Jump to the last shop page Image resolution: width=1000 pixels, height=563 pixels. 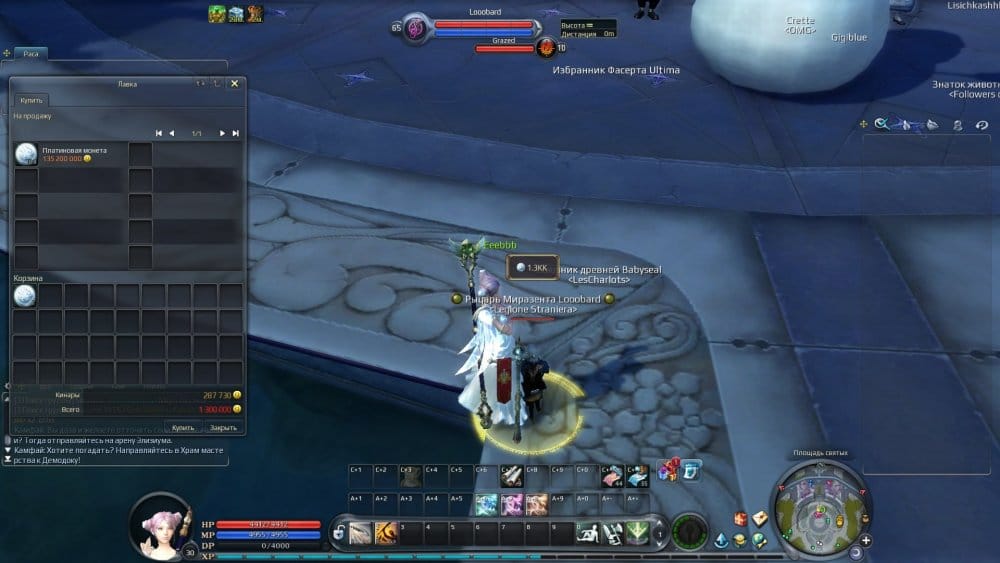(x=236, y=133)
